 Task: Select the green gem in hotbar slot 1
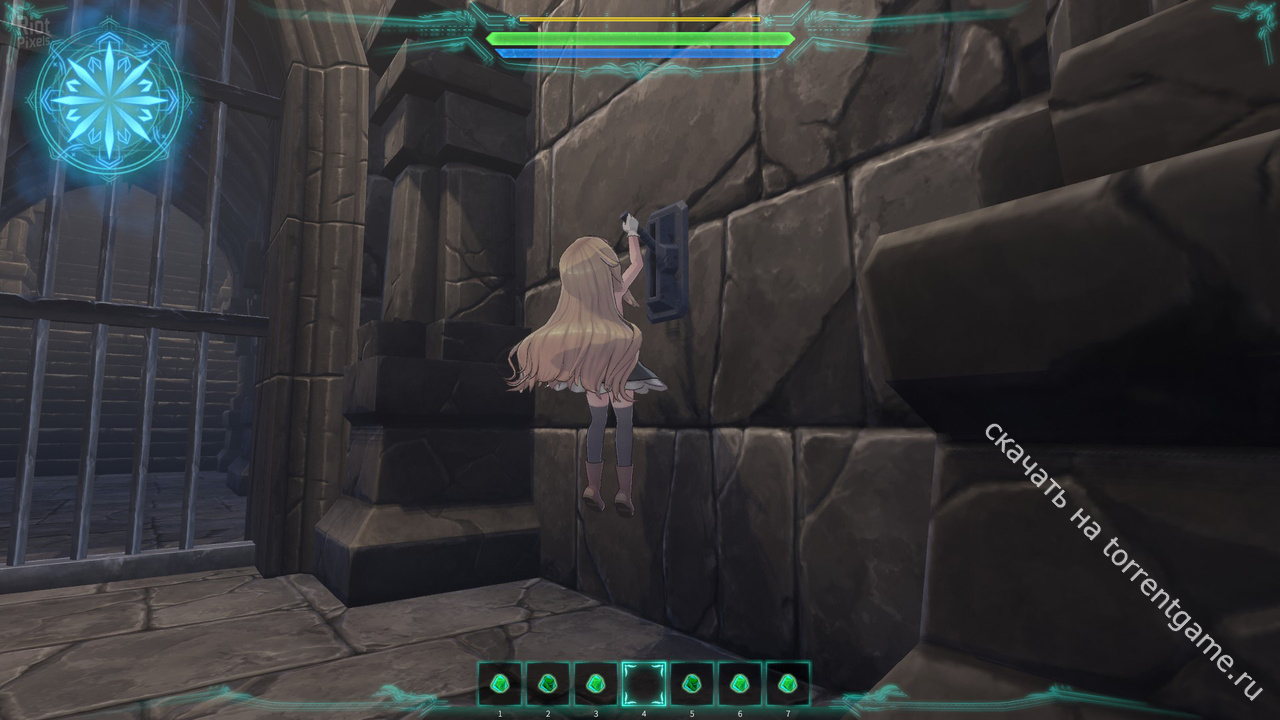(500, 685)
